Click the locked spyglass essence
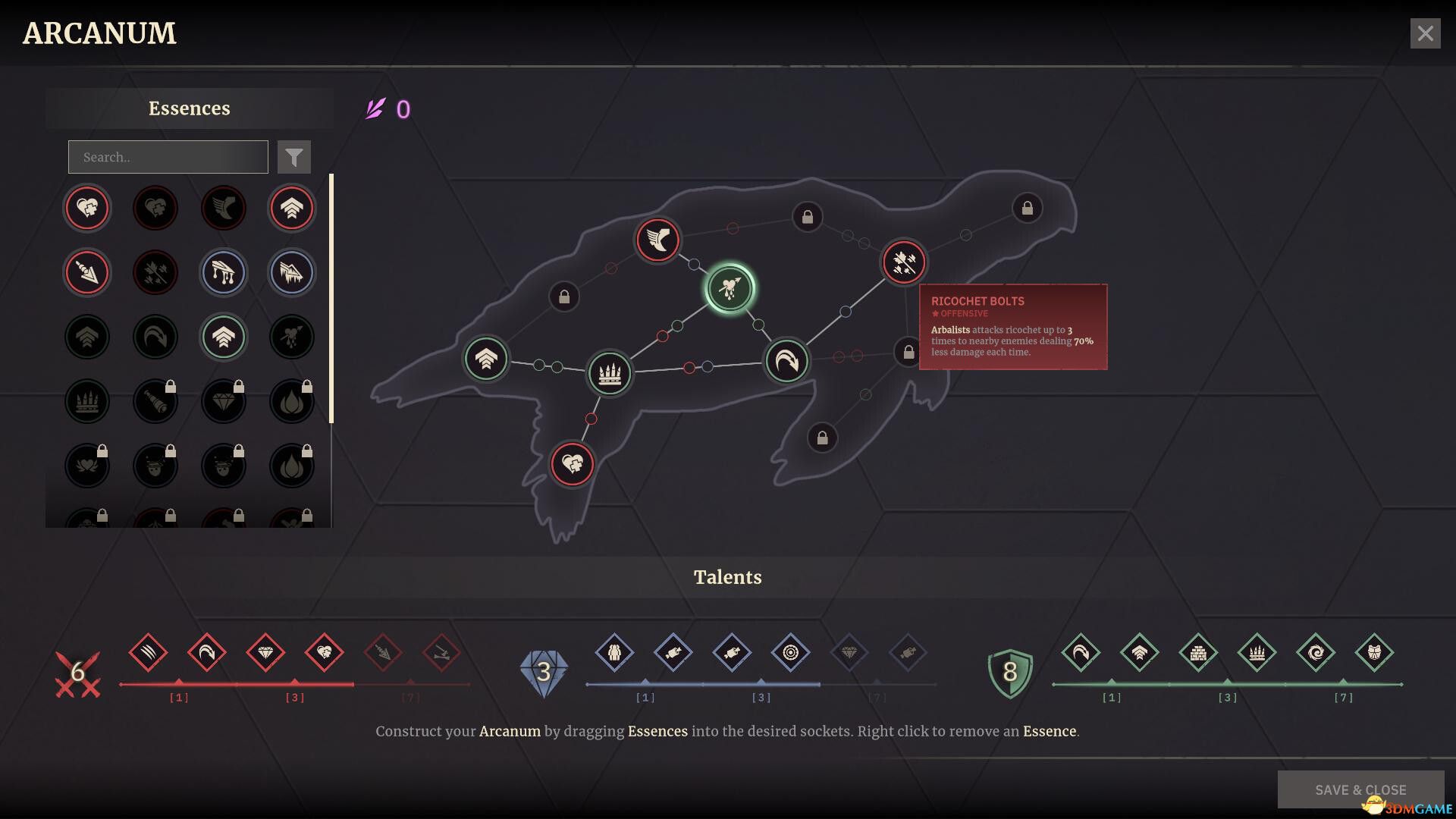1456x819 pixels. pyautogui.click(x=155, y=401)
